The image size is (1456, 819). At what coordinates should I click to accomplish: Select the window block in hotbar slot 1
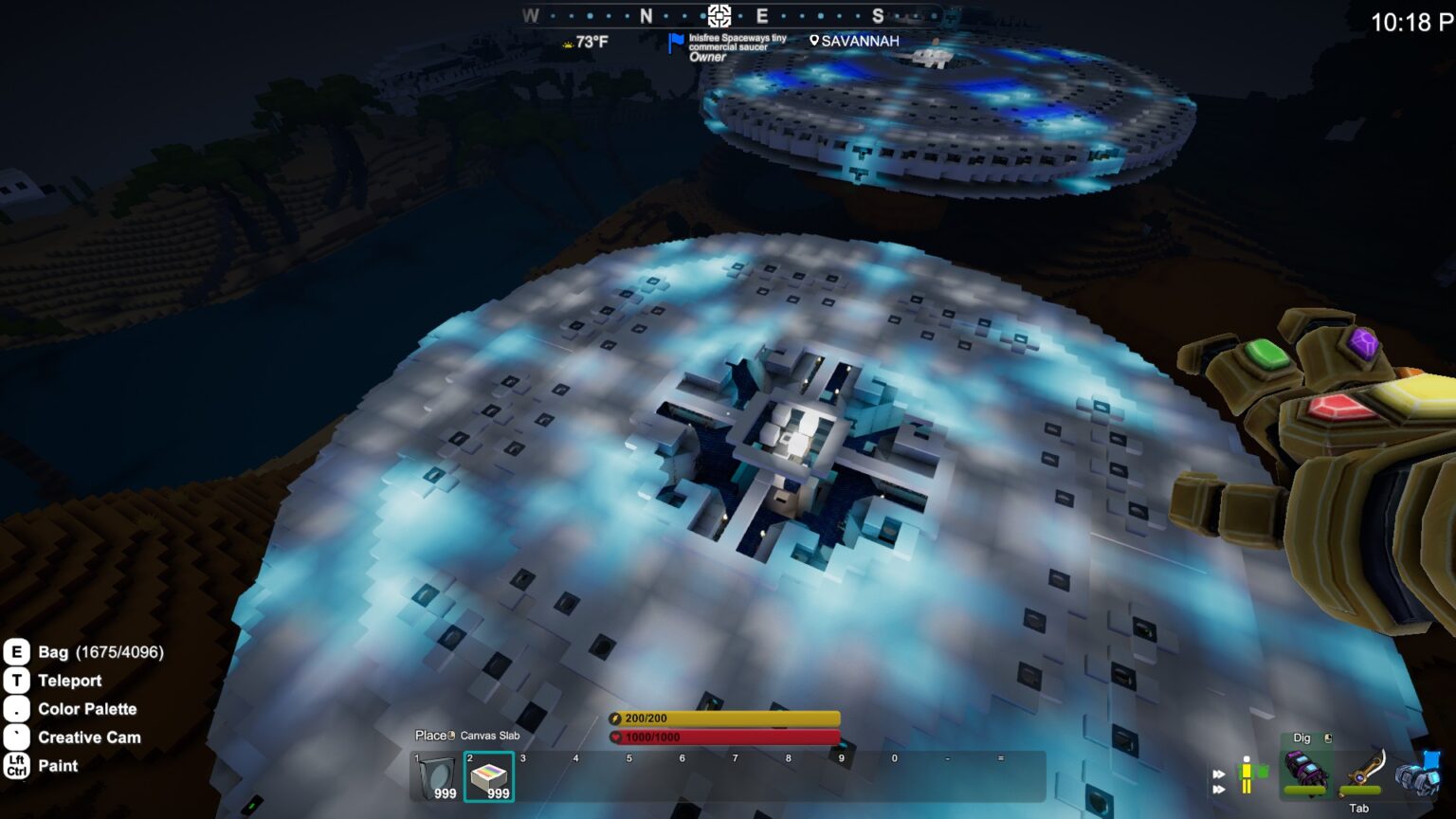436,776
